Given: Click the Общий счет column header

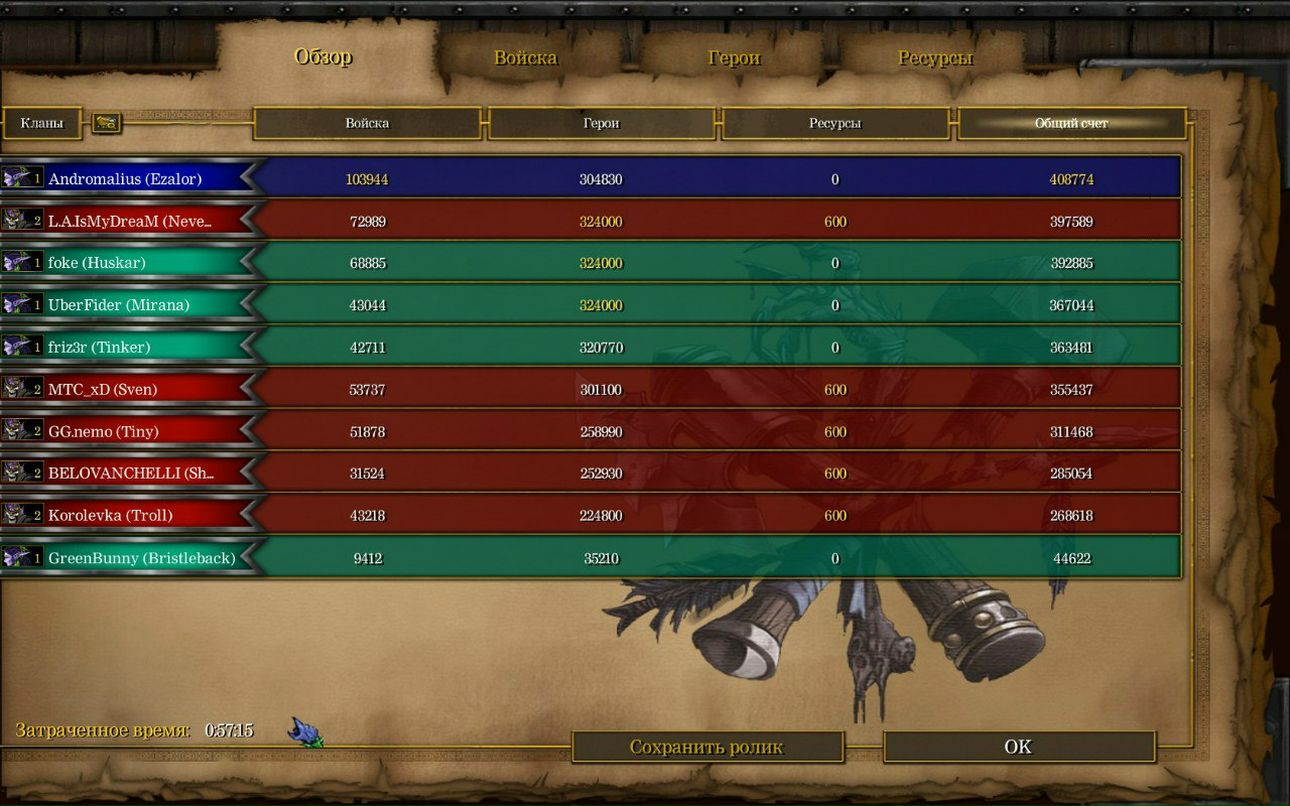Looking at the screenshot, I should click(x=1071, y=123).
